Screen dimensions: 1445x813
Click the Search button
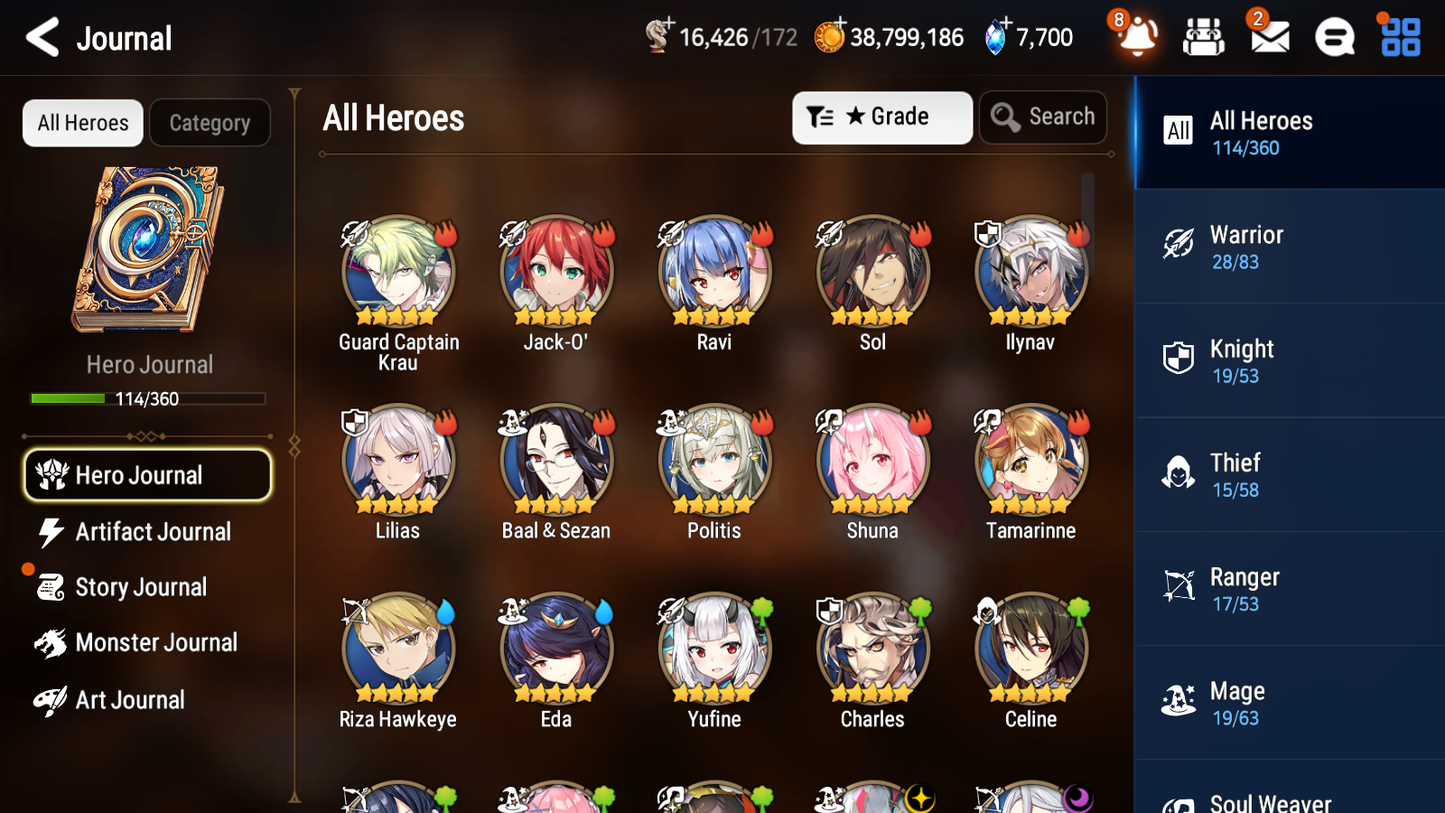(1043, 117)
